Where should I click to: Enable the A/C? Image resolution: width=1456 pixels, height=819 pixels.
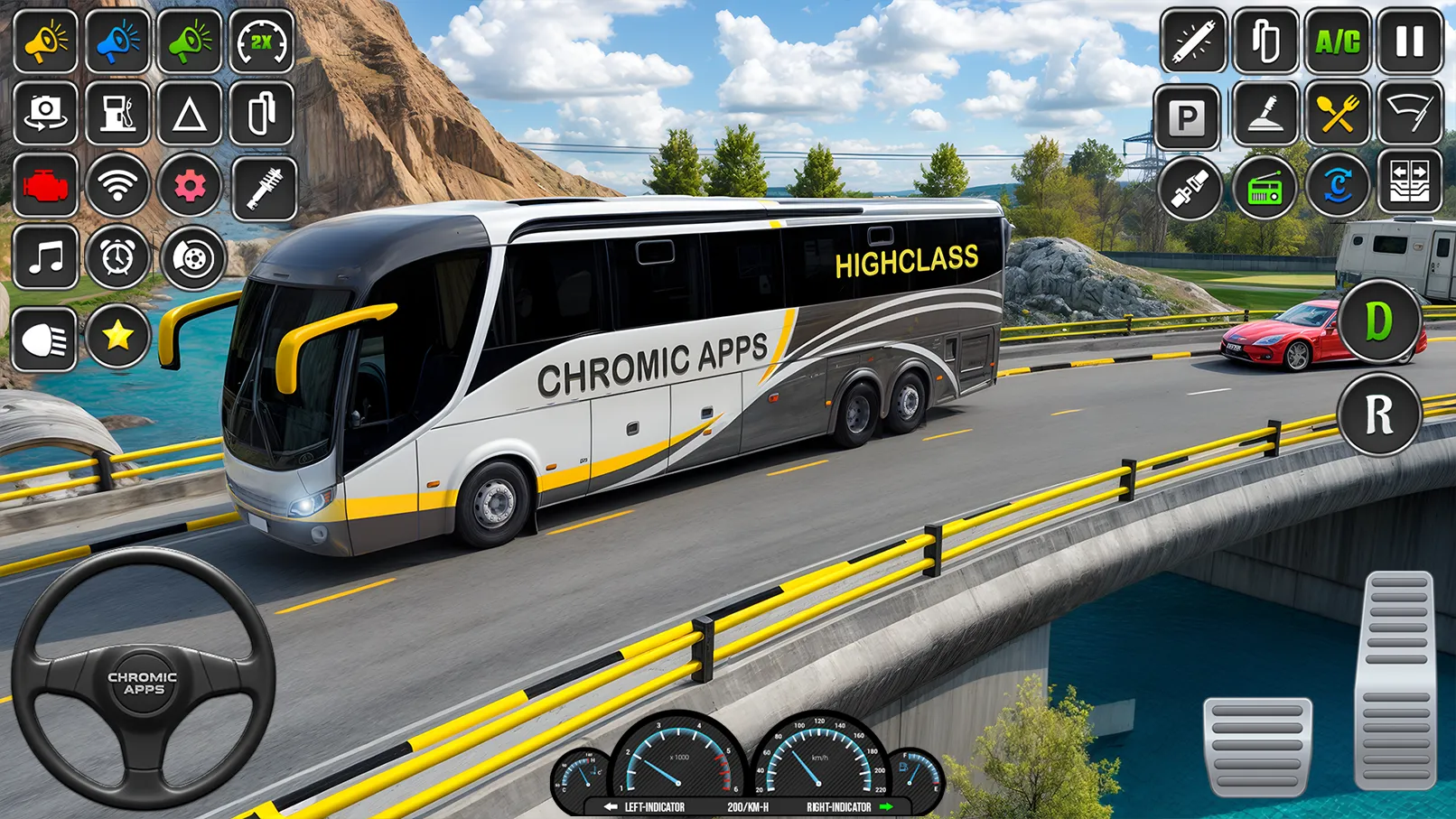pos(1337,41)
